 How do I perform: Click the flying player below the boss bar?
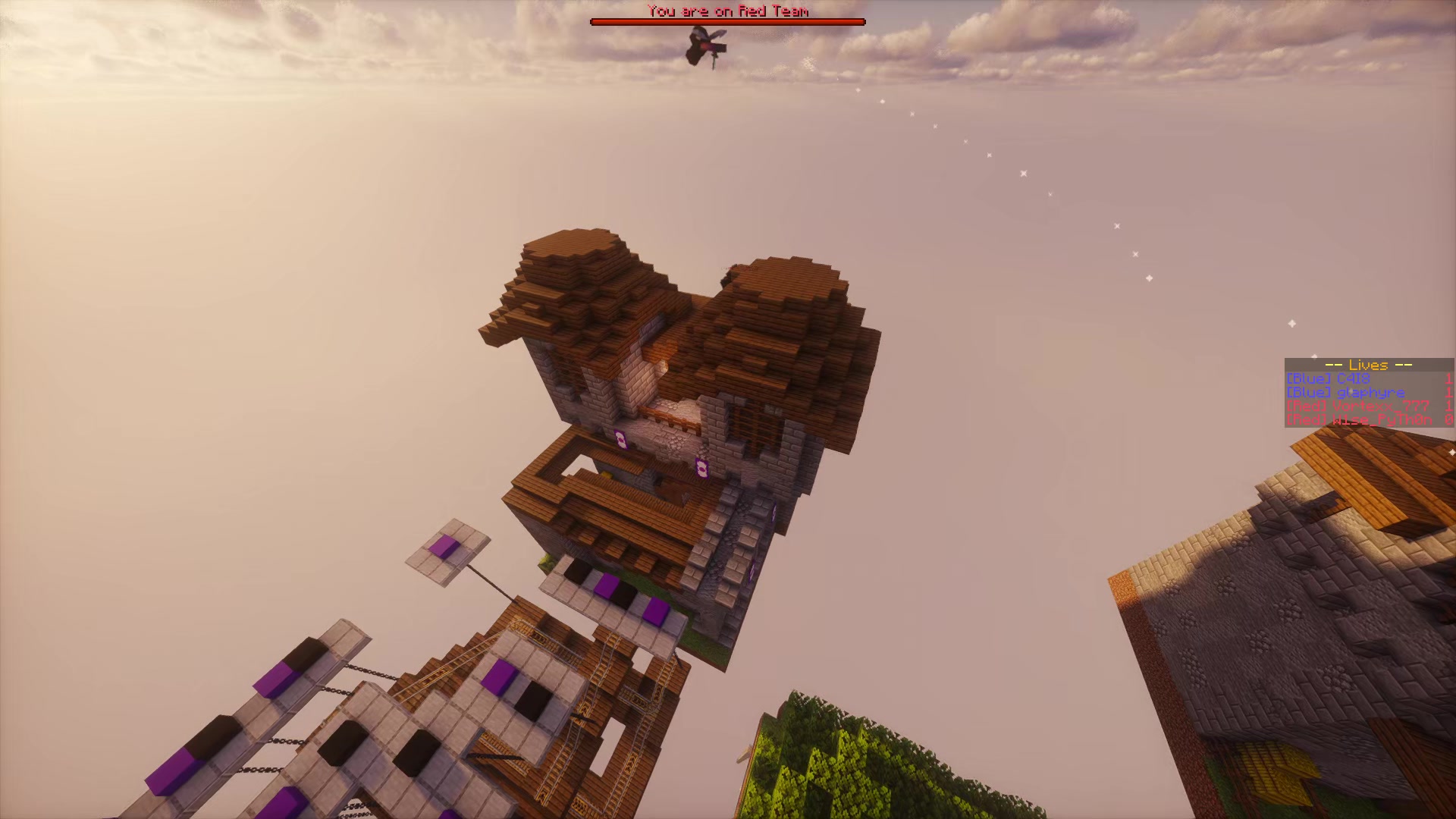(701, 47)
